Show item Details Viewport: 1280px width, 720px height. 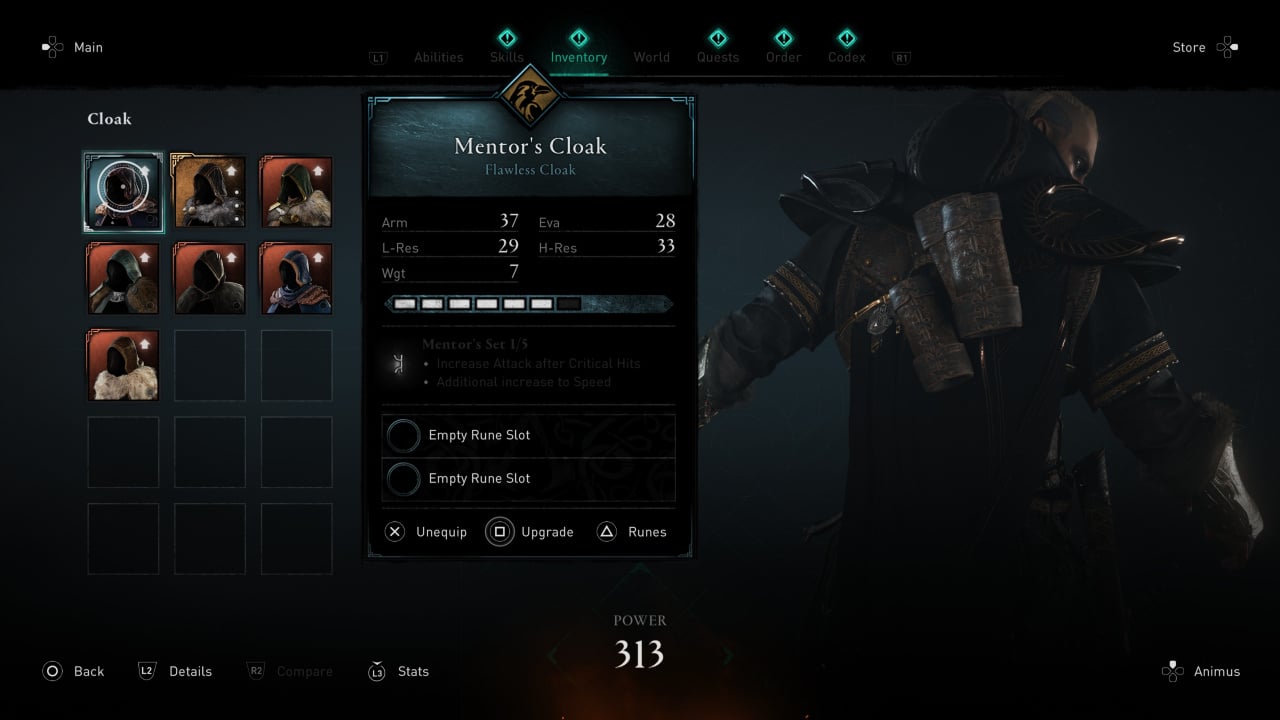tap(176, 671)
